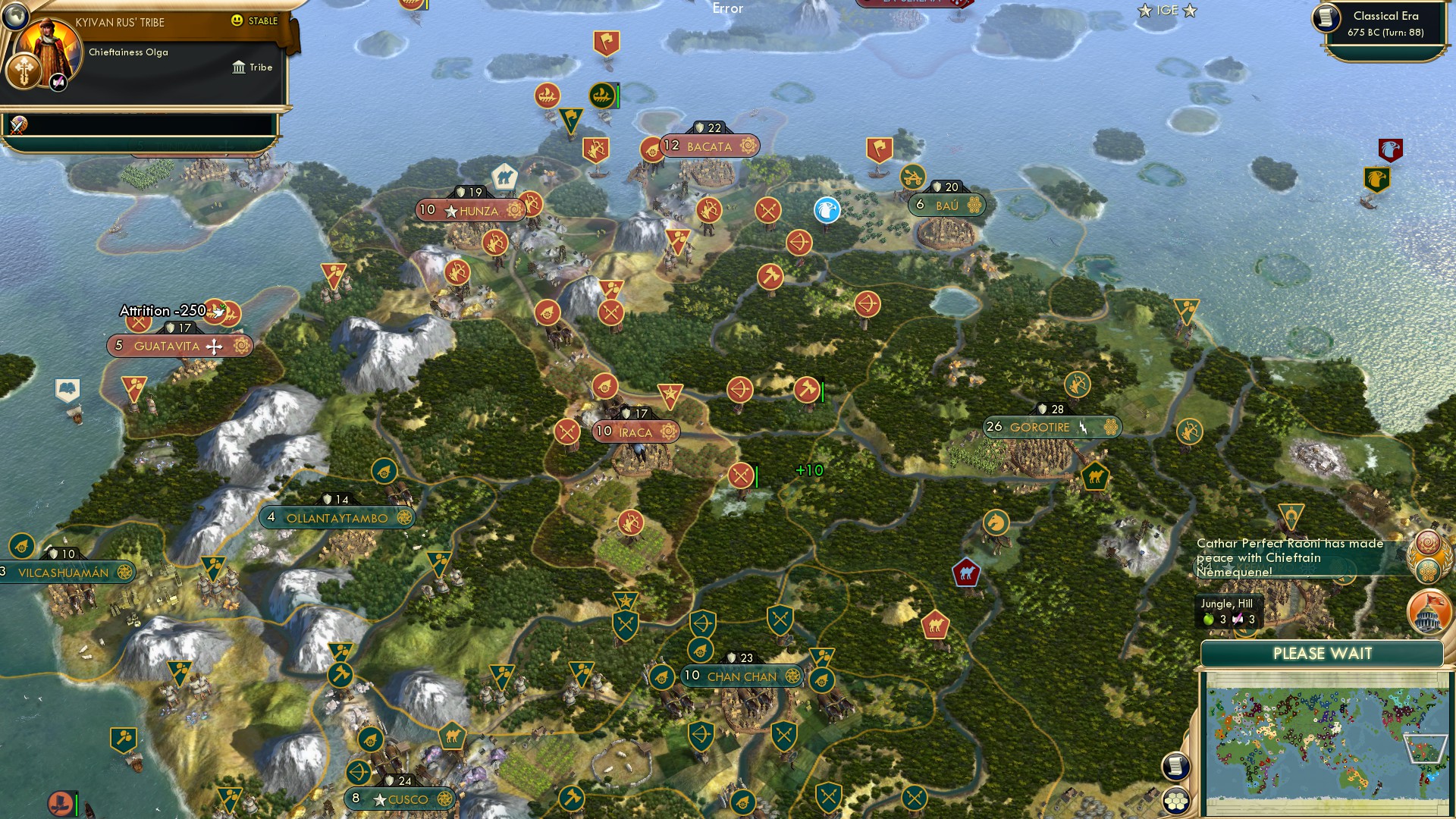
Task: Click the capitol dome notification icon
Action: tap(1428, 612)
